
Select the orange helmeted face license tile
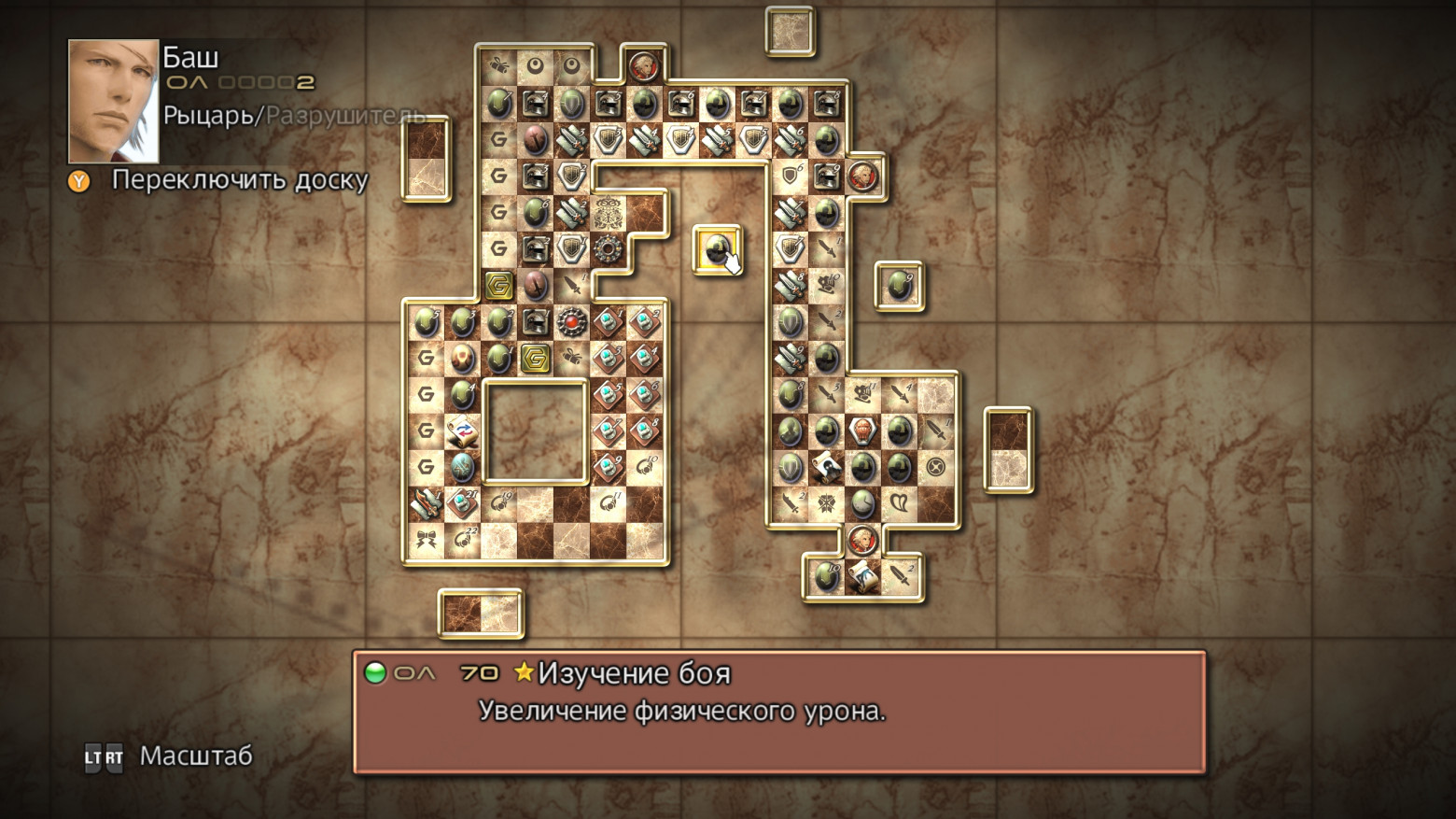point(862,431)
